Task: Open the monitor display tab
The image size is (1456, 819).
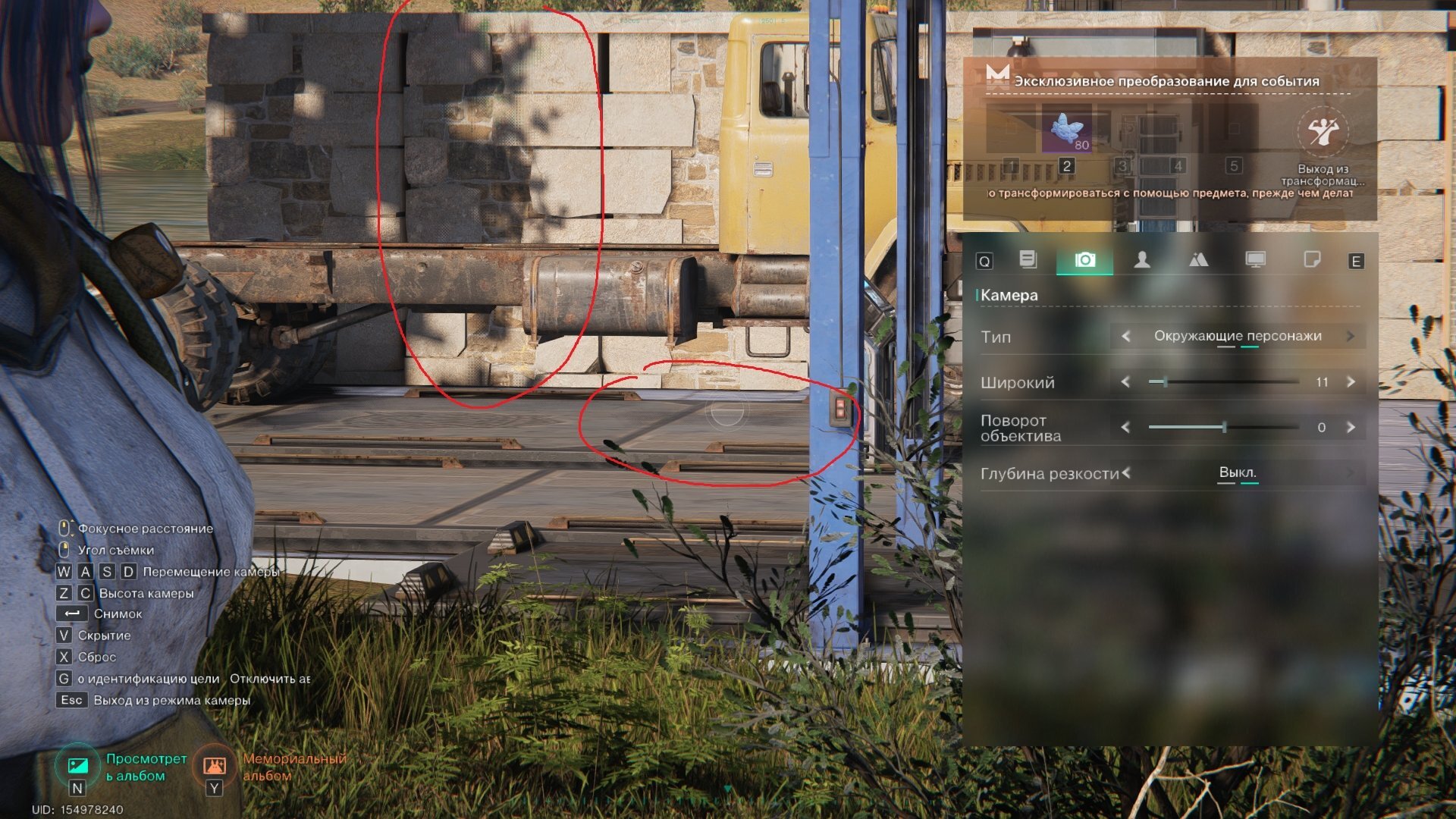Action: (1255, 260)
